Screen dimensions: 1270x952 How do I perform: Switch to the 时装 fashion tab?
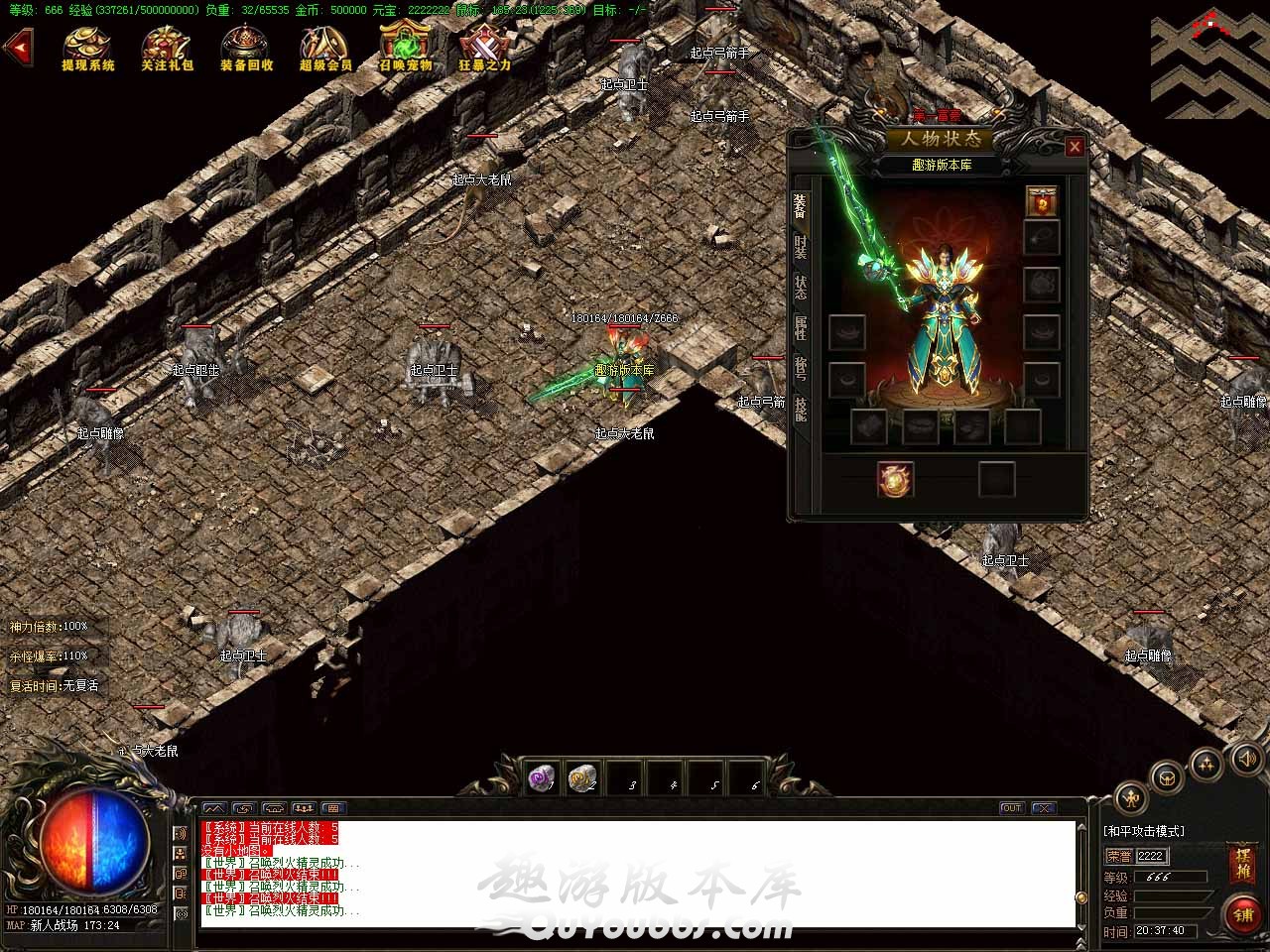point(800,248)
